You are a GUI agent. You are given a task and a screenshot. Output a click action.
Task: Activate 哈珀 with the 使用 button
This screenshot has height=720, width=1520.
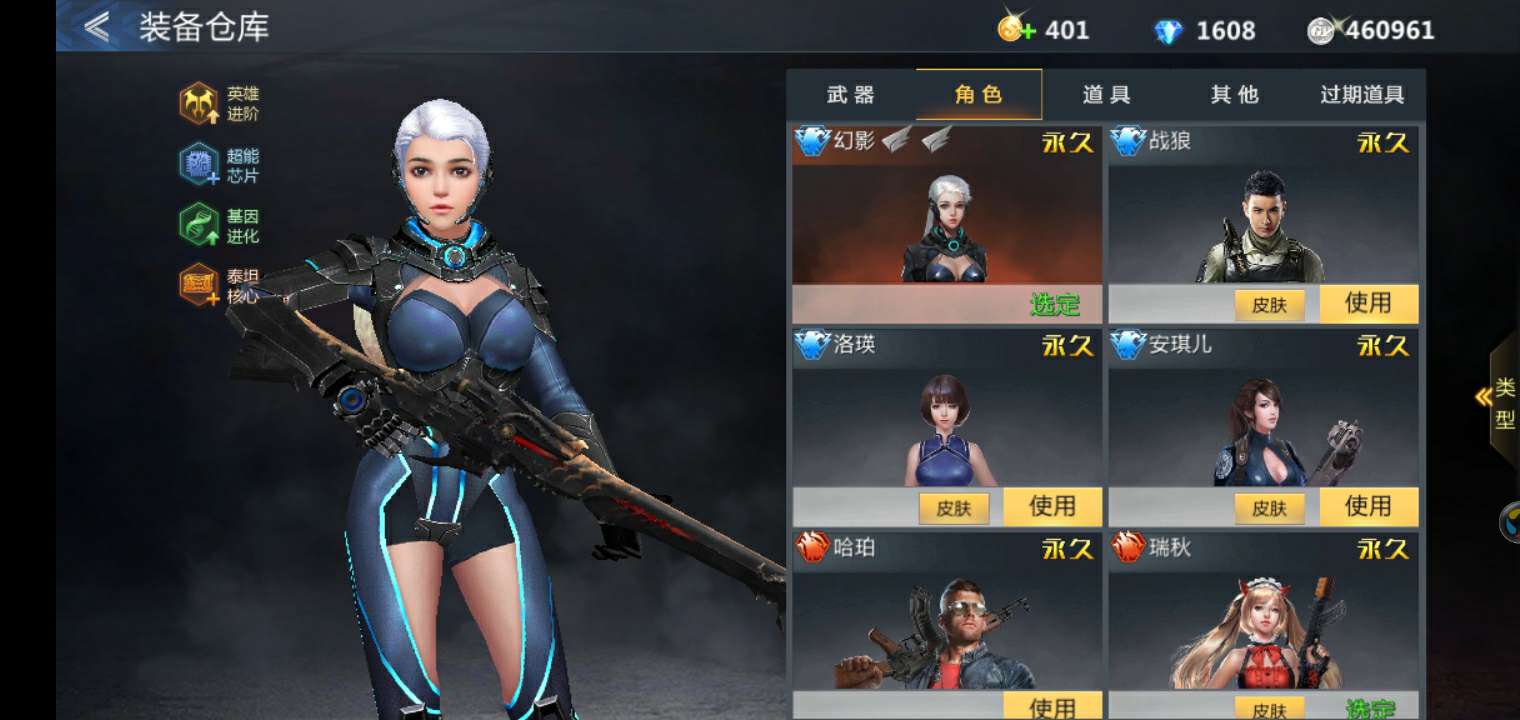[x=1054, y=706]
